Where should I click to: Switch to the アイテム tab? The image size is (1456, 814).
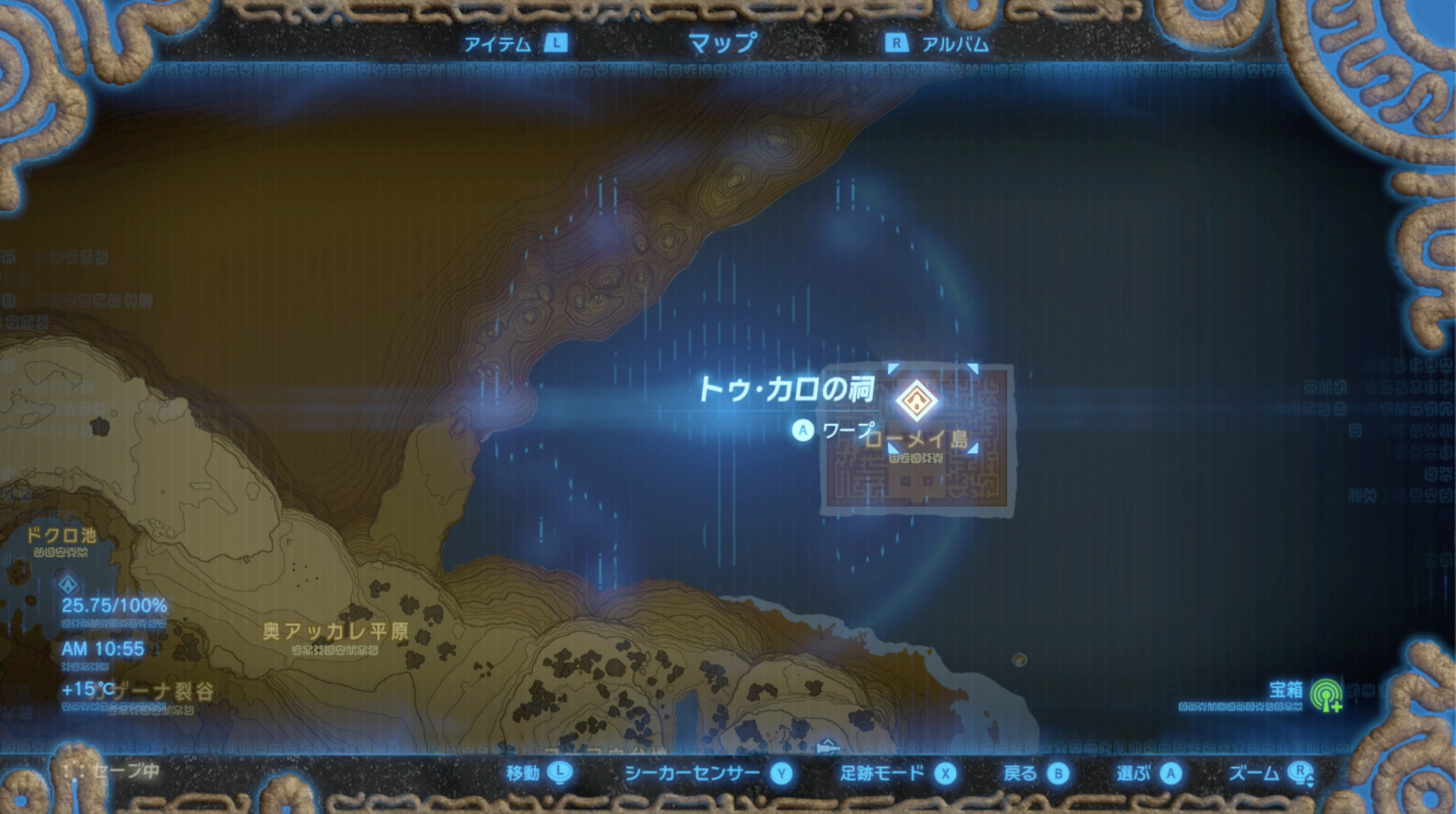point(497,44)
